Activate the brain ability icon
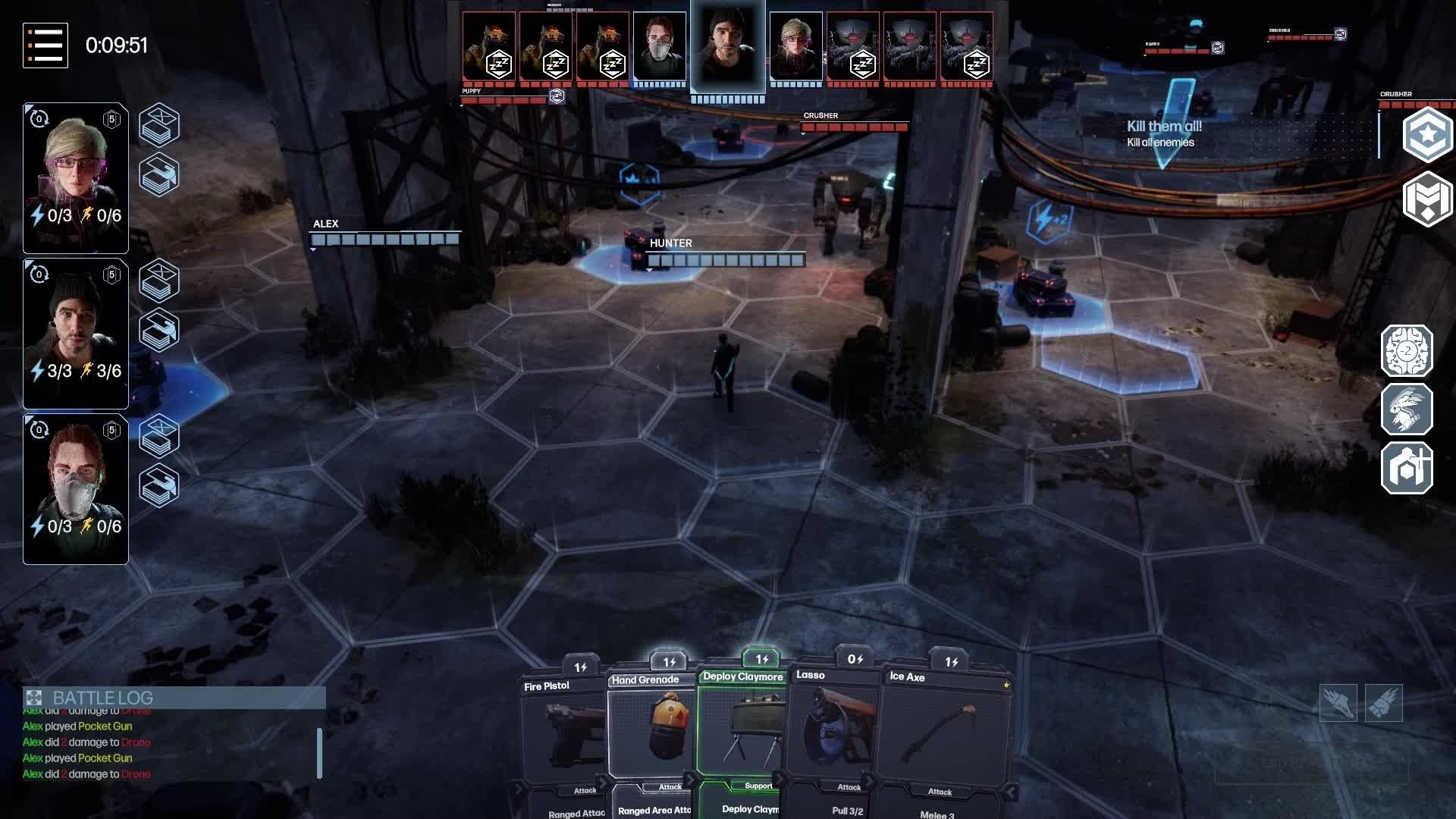 [1407, 351]
